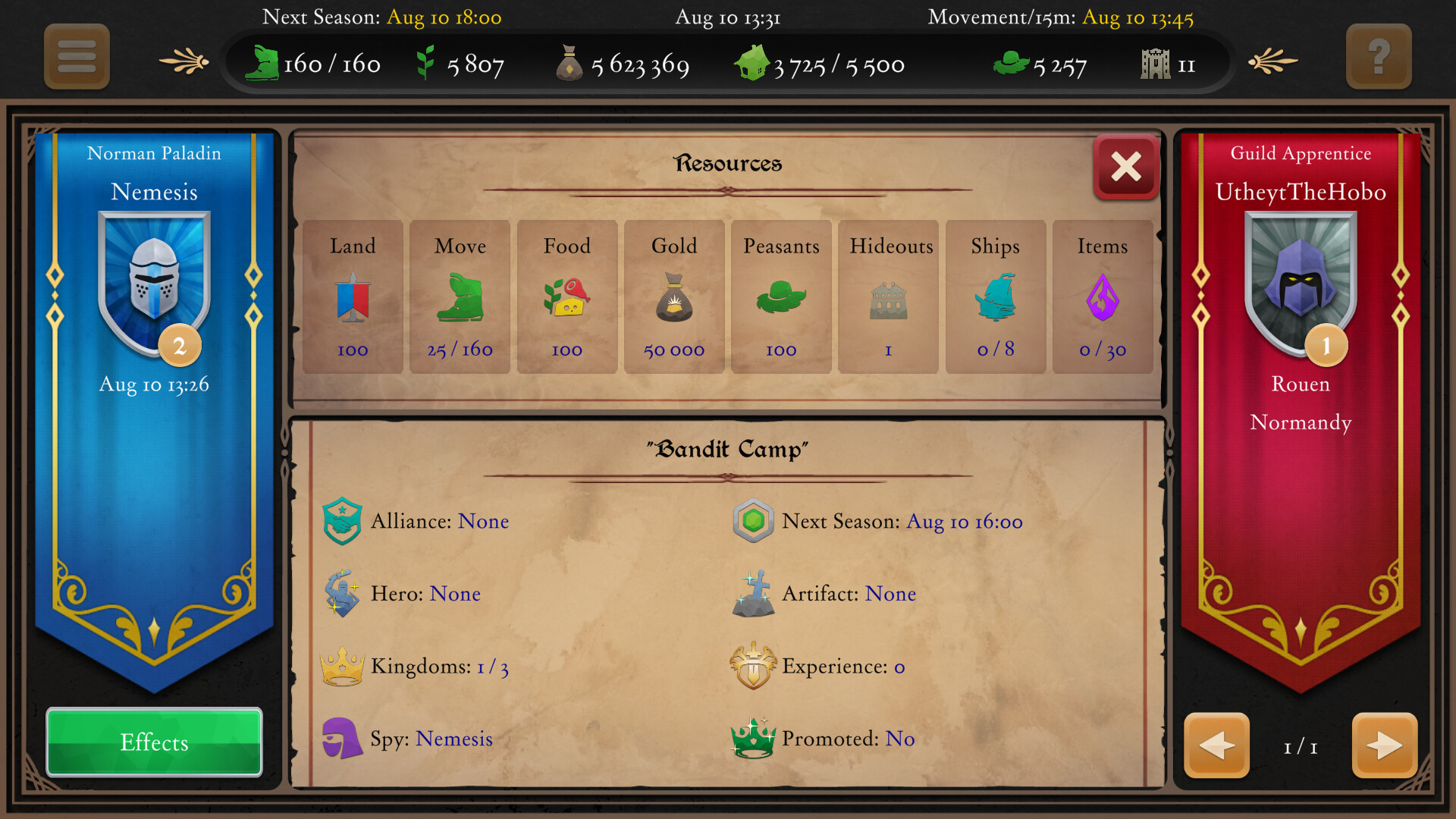Click the right arrow to browse targets

click(x=1384, y=746)
